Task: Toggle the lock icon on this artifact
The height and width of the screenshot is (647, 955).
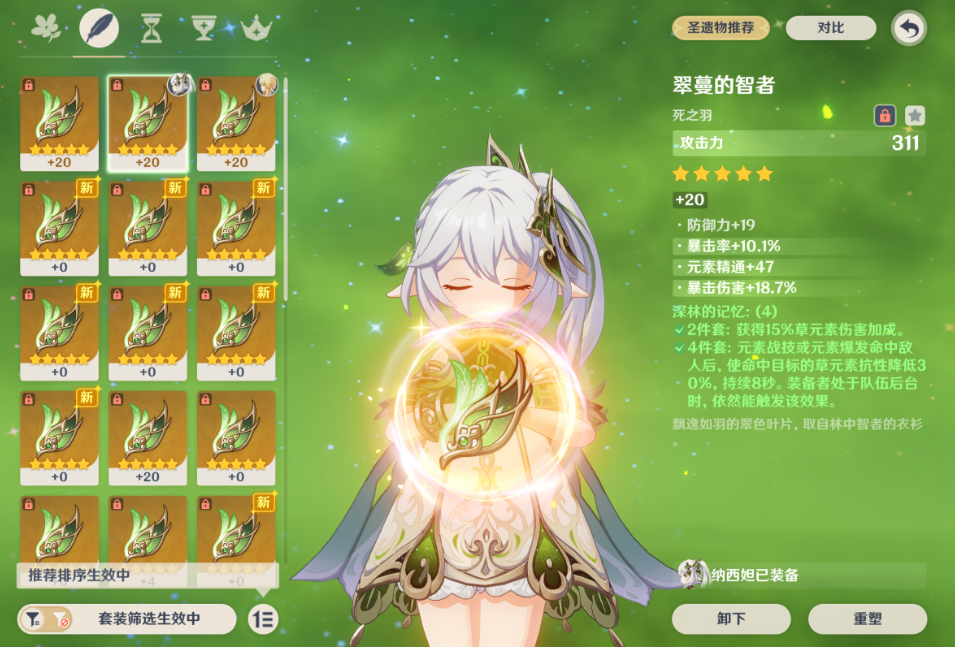Action: click(x=884, y=116)
